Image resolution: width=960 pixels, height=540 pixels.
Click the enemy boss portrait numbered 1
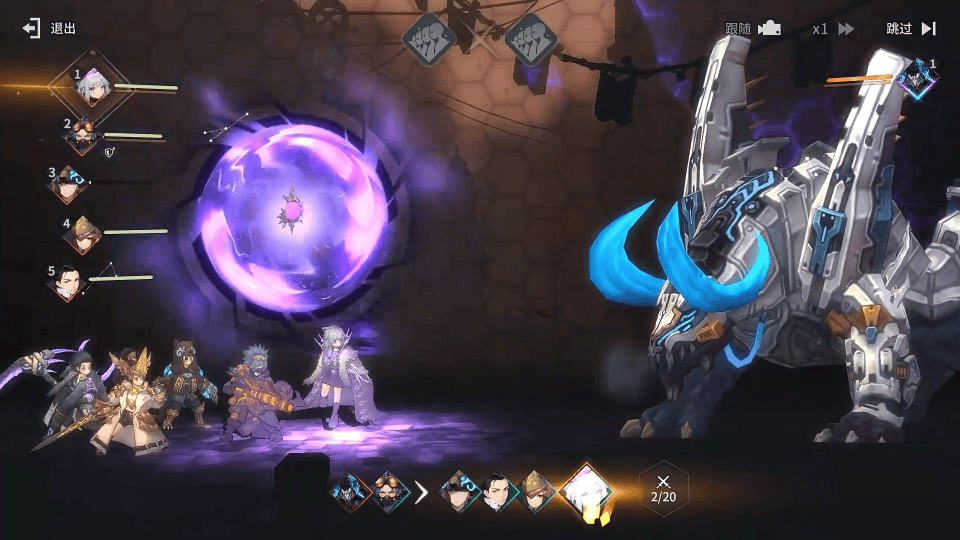coord(916,78)
